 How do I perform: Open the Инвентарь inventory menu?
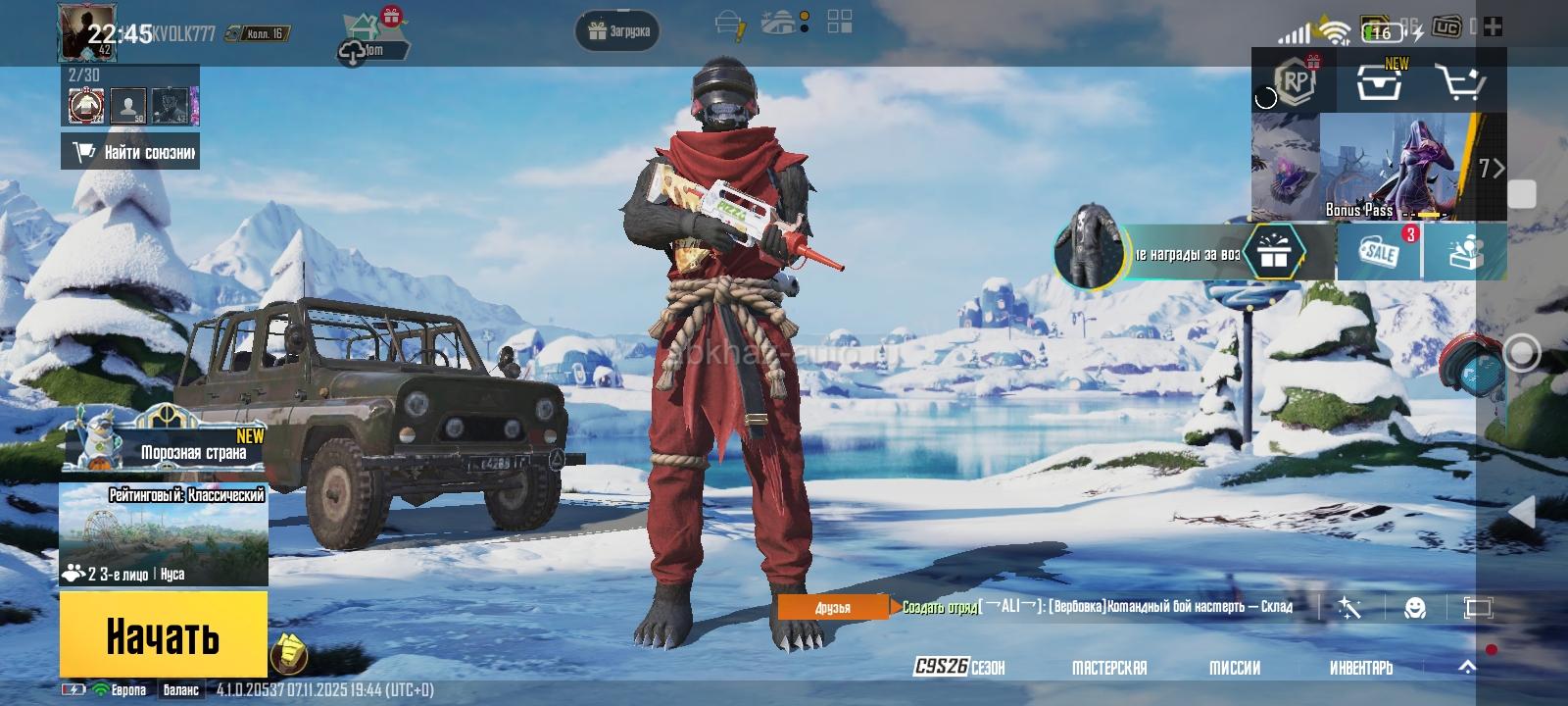pos(1360,668)
